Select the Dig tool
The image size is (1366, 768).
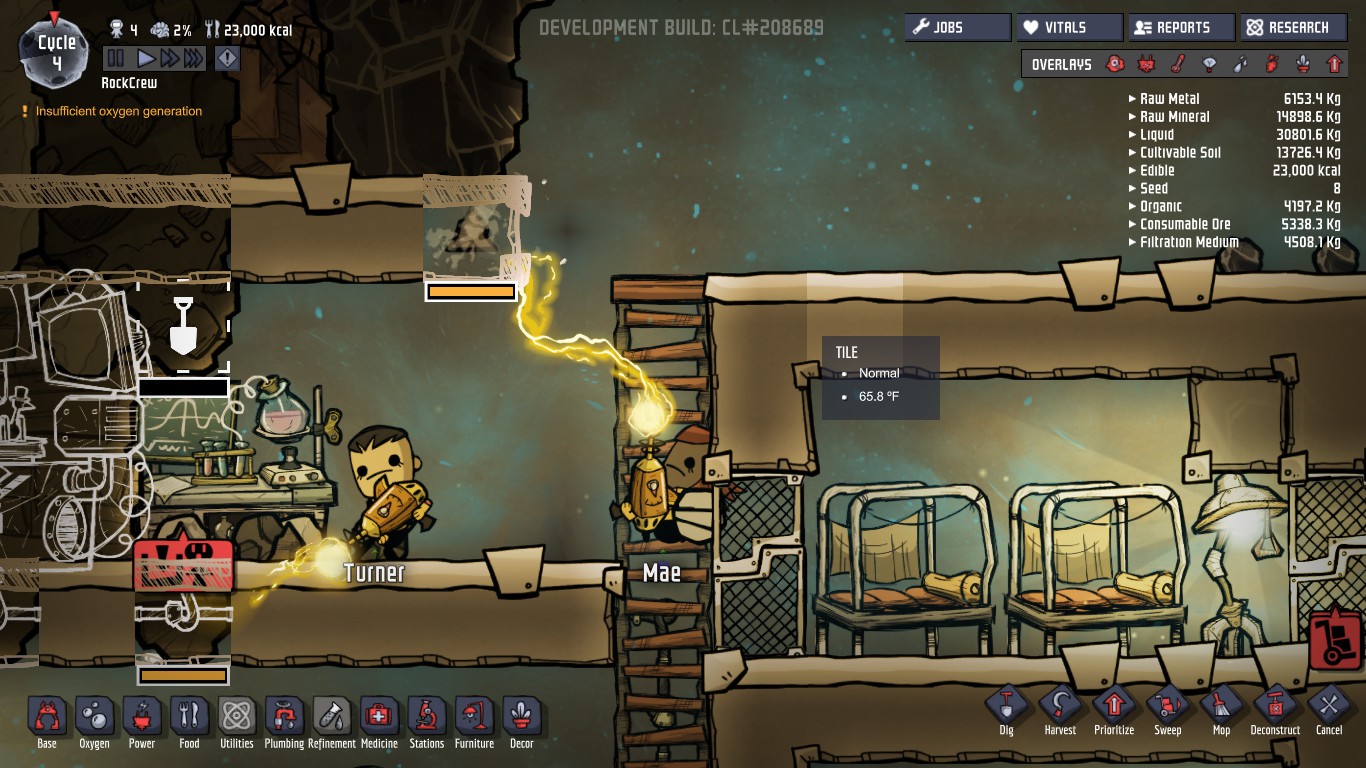click(1006, 707)
